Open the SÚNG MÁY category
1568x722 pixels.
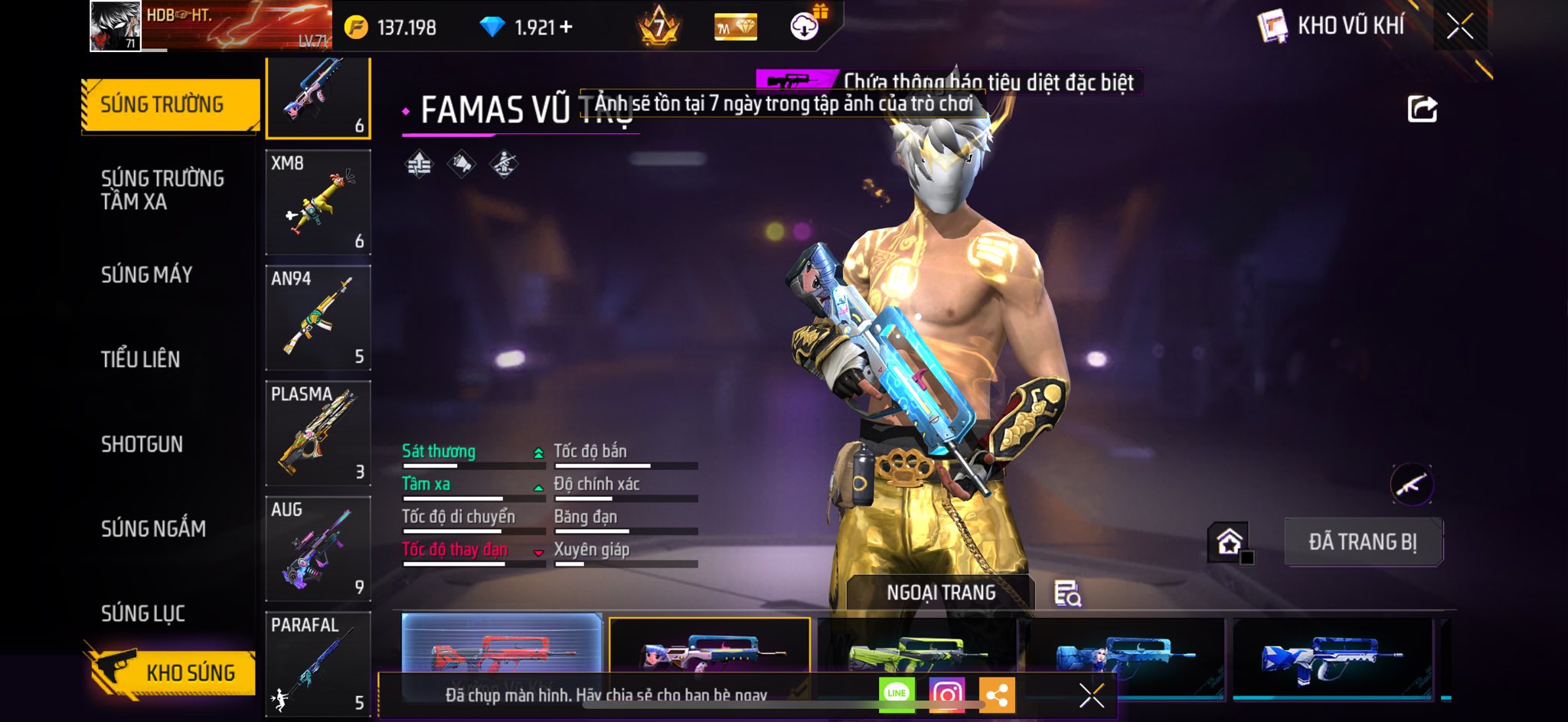tap(146, 275)
